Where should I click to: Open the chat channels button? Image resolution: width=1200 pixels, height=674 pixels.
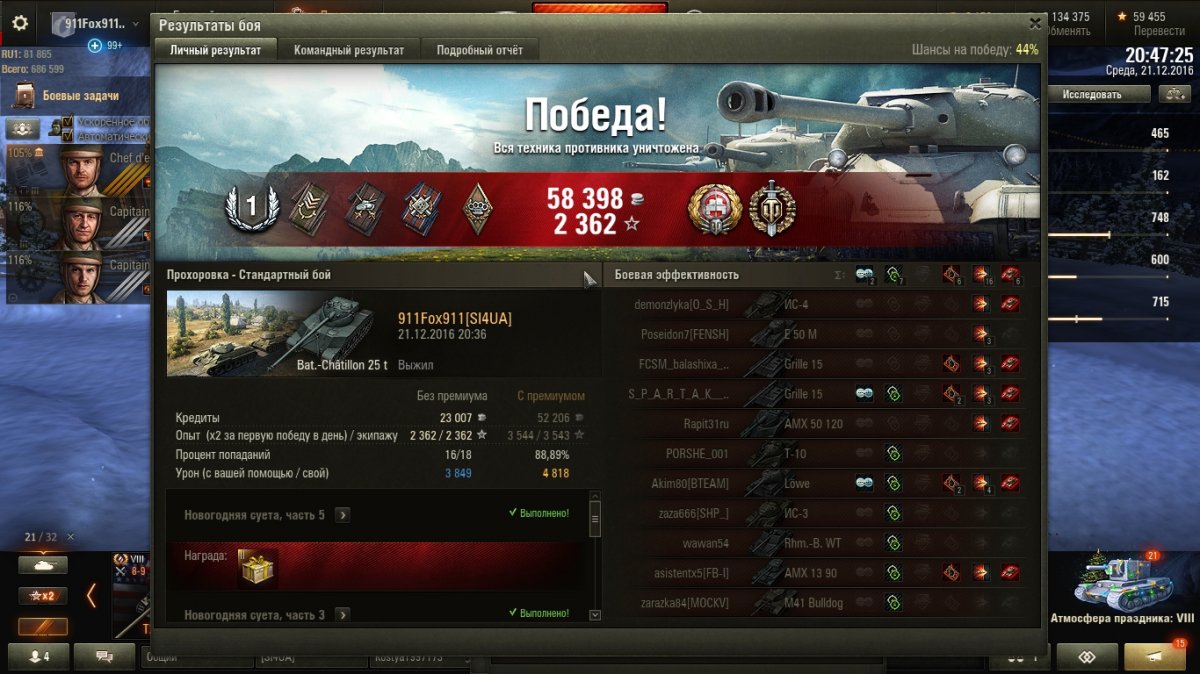click(x=103, y=657)
